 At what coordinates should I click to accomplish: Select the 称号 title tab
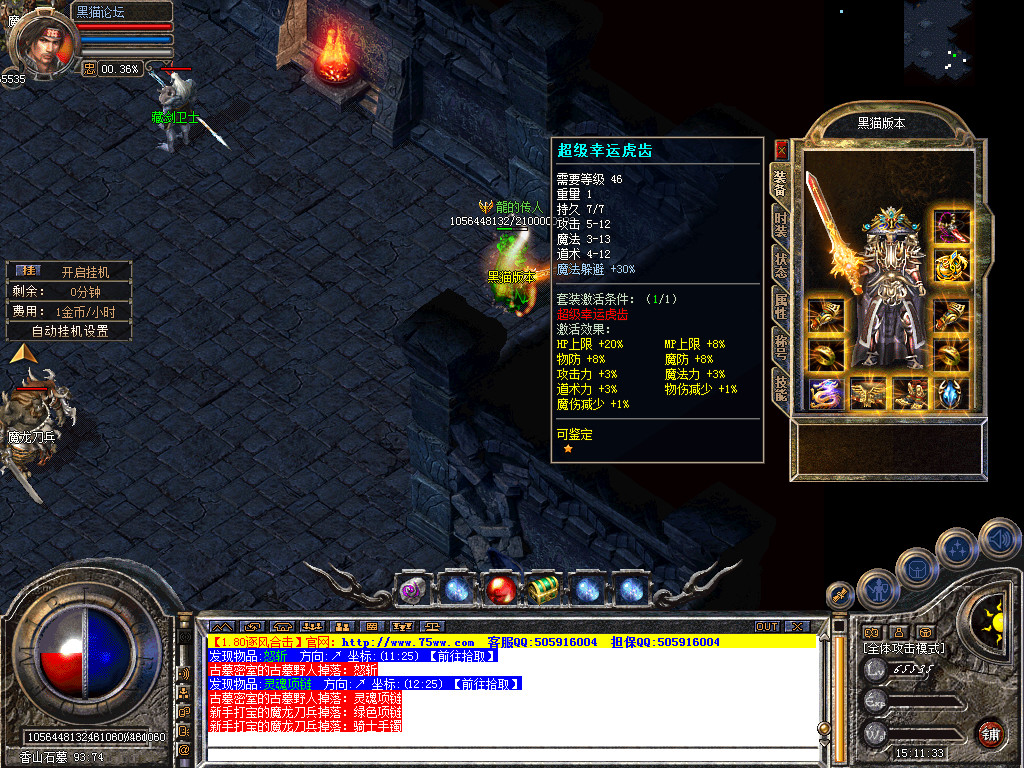pos(781,346)
